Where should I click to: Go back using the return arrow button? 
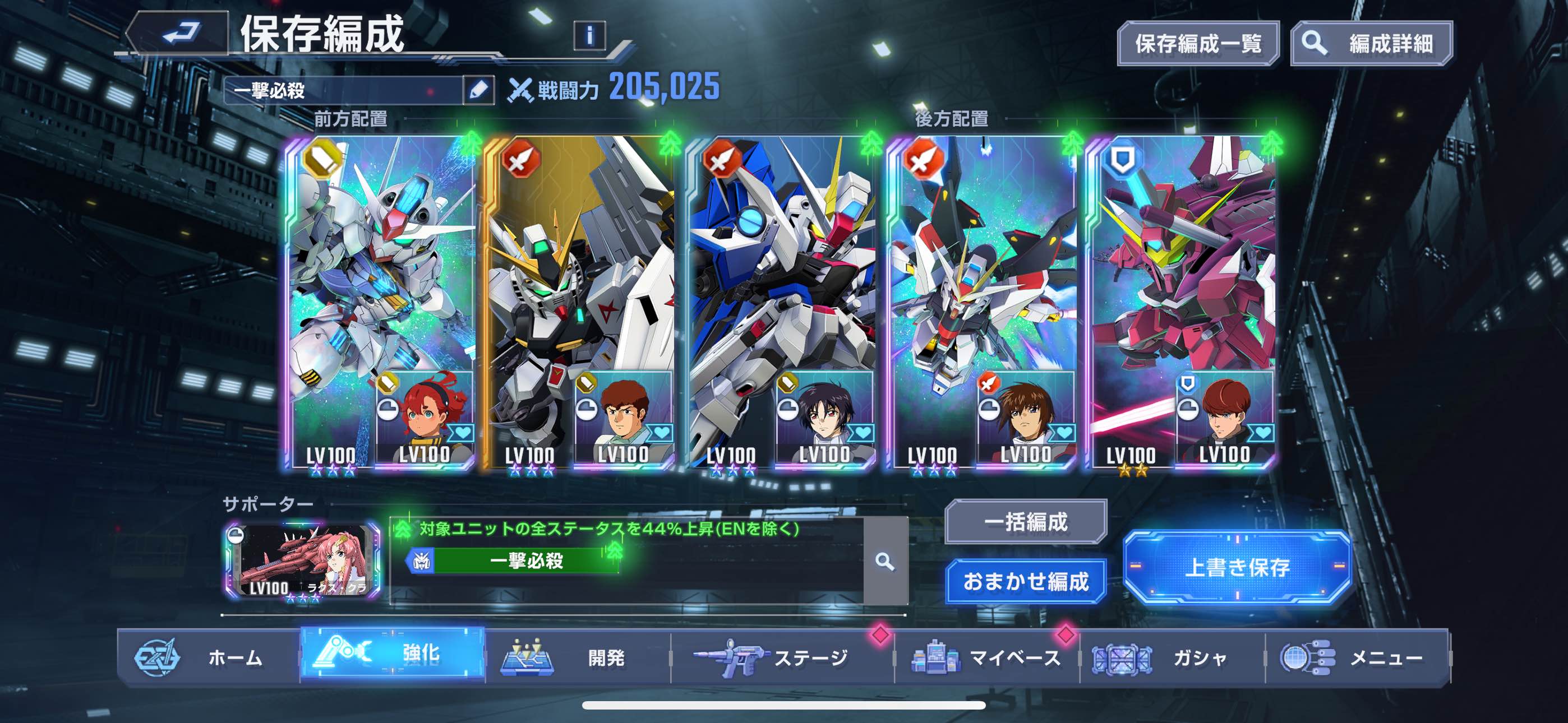point(181,34)
